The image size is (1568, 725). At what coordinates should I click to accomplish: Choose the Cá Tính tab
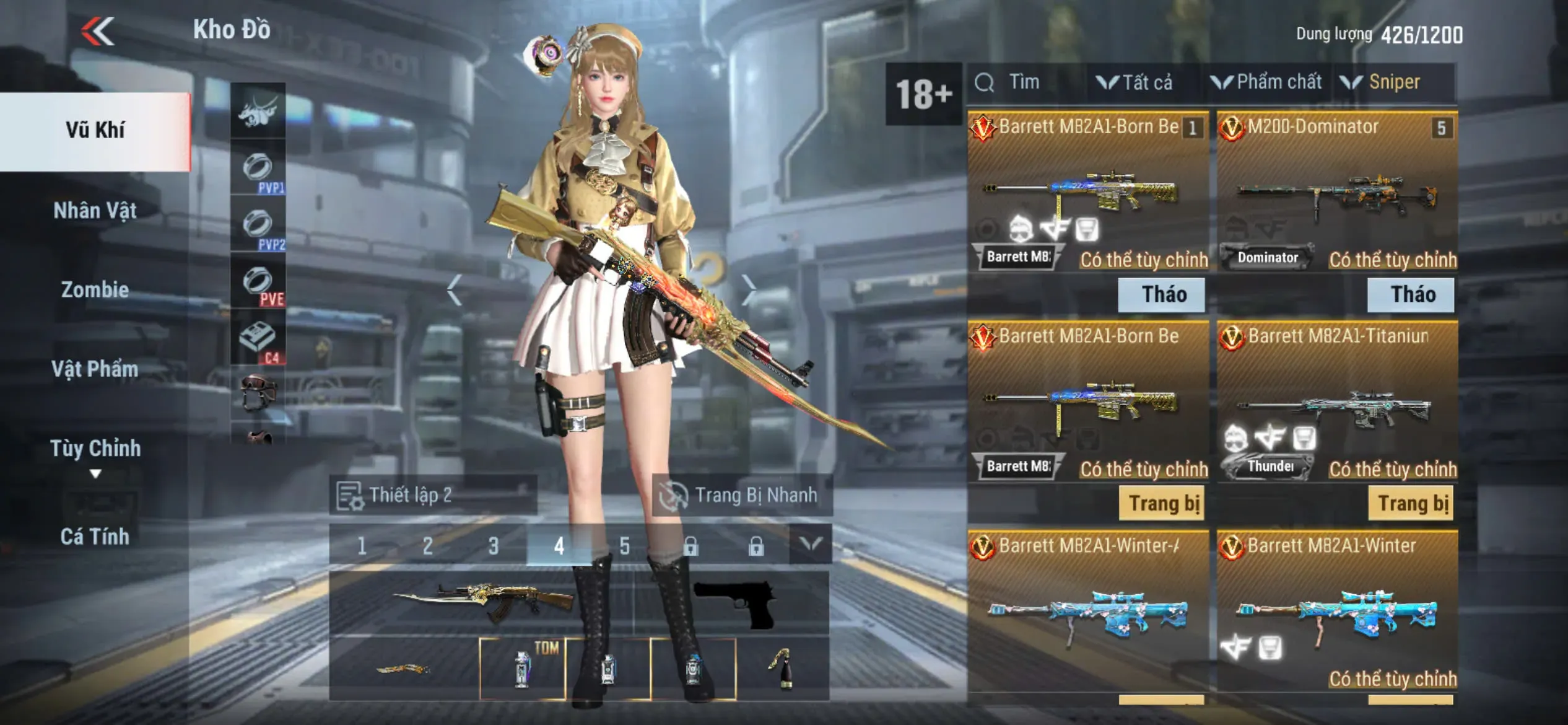[x=95, y=536]
